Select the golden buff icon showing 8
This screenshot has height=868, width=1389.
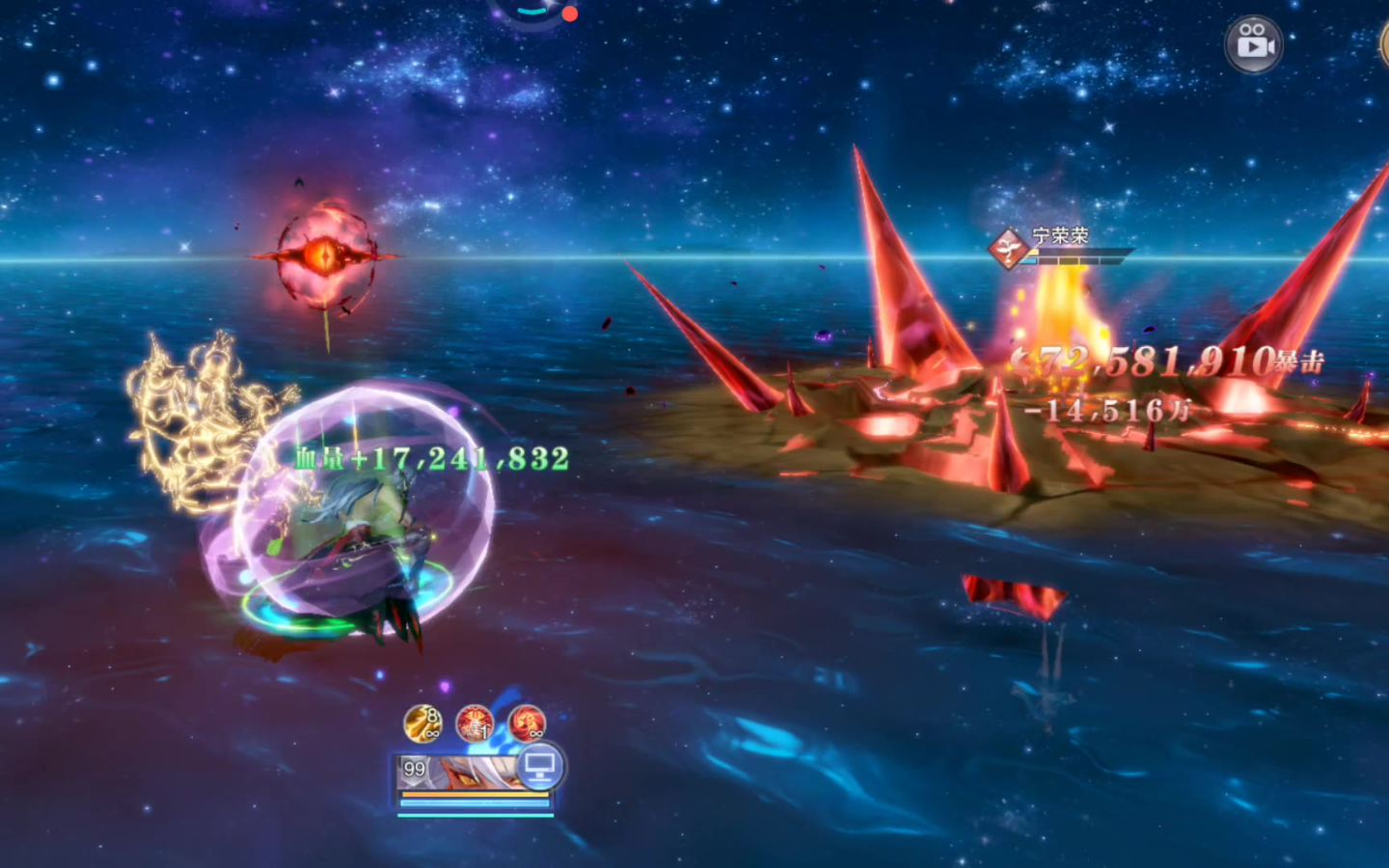coord(422,723)
